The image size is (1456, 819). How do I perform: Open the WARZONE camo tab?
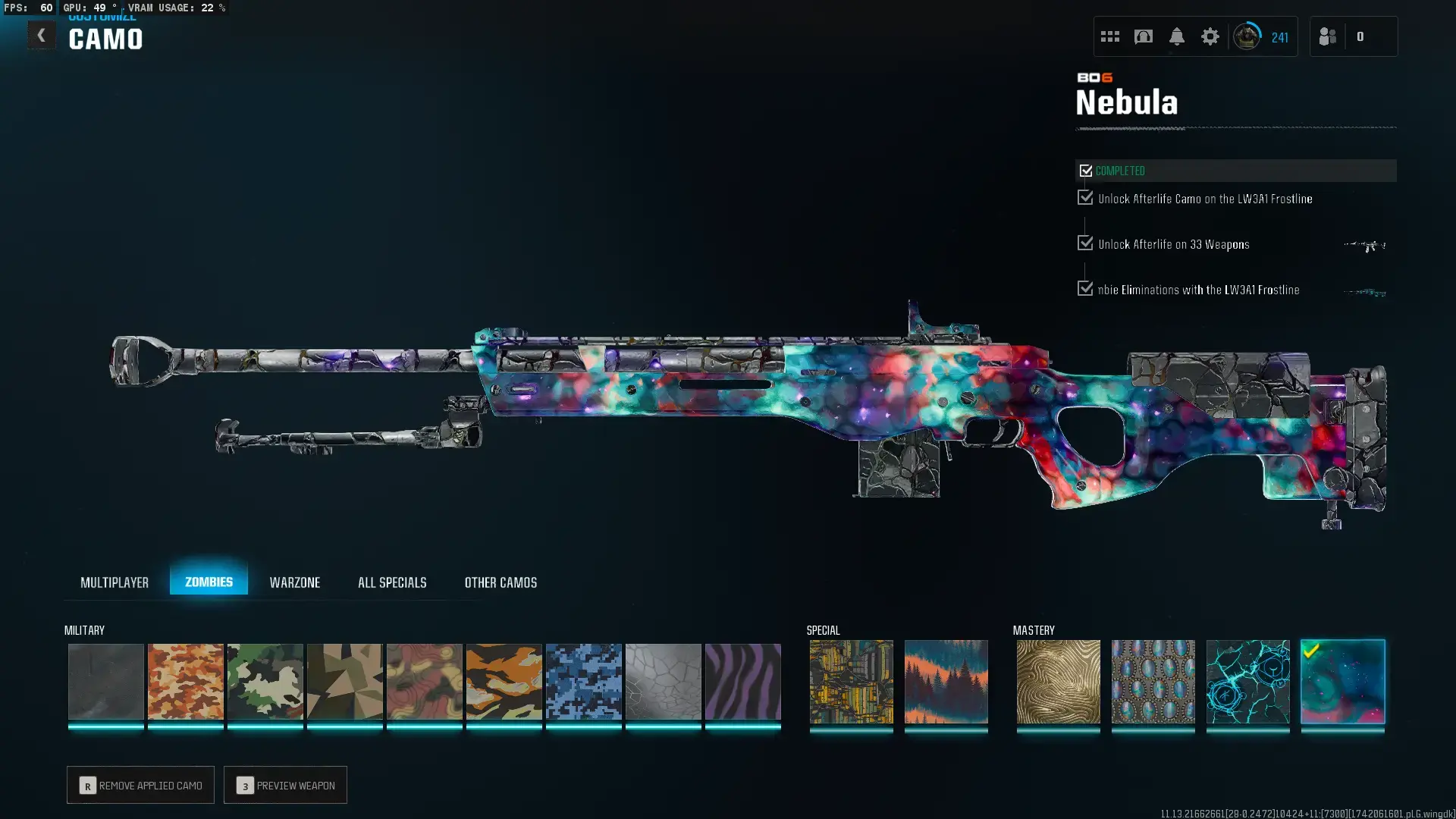pos(295,582)
